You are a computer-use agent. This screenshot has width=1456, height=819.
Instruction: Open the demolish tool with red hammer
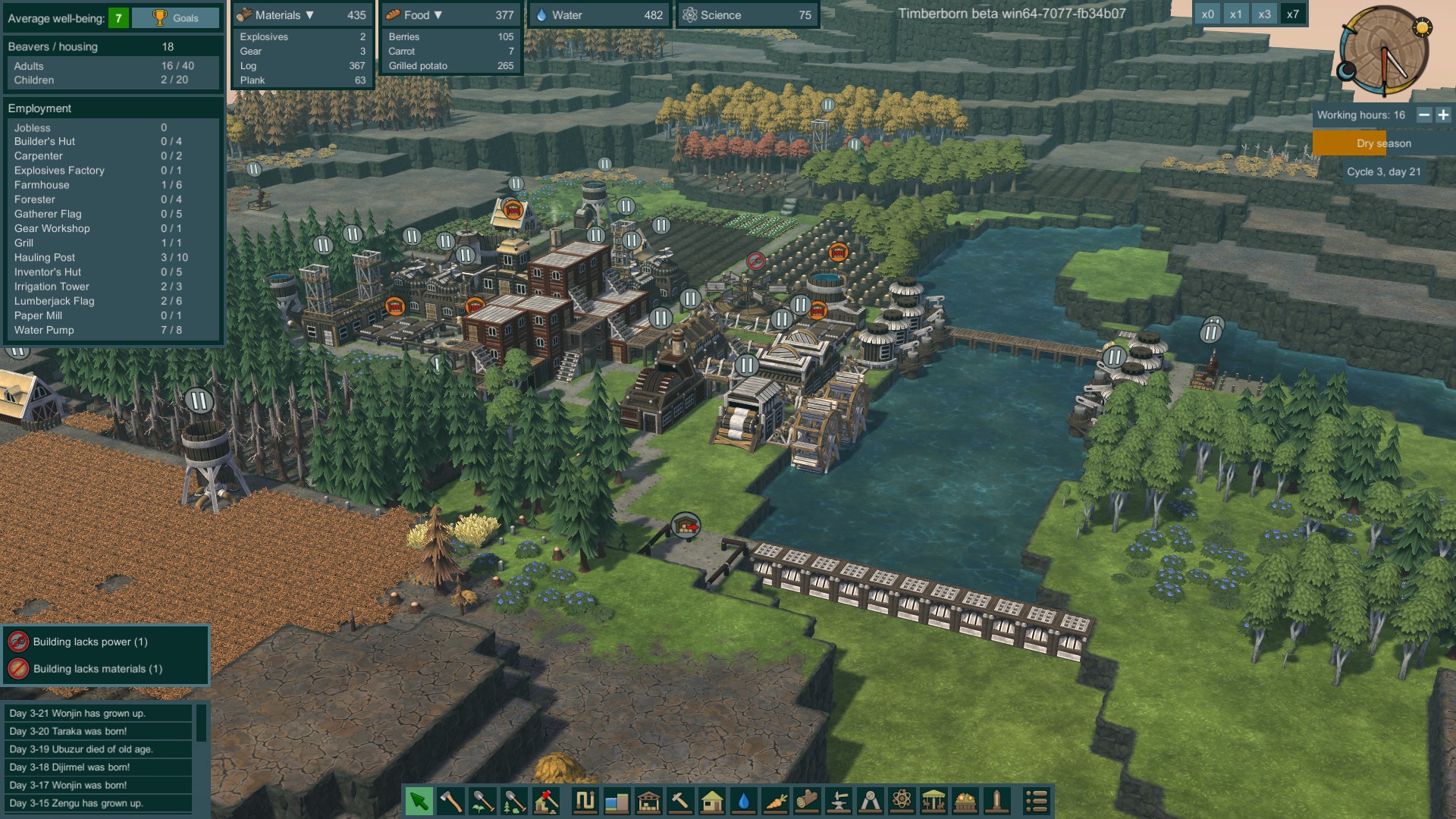point(546,801)
